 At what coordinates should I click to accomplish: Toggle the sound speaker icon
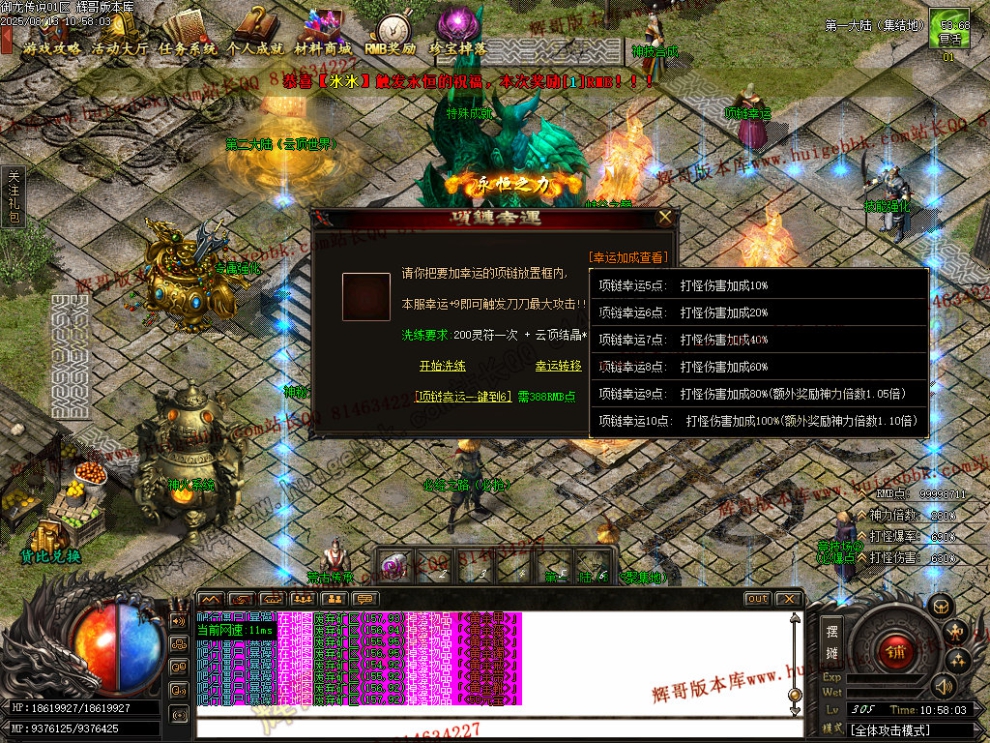coord(941,687)
